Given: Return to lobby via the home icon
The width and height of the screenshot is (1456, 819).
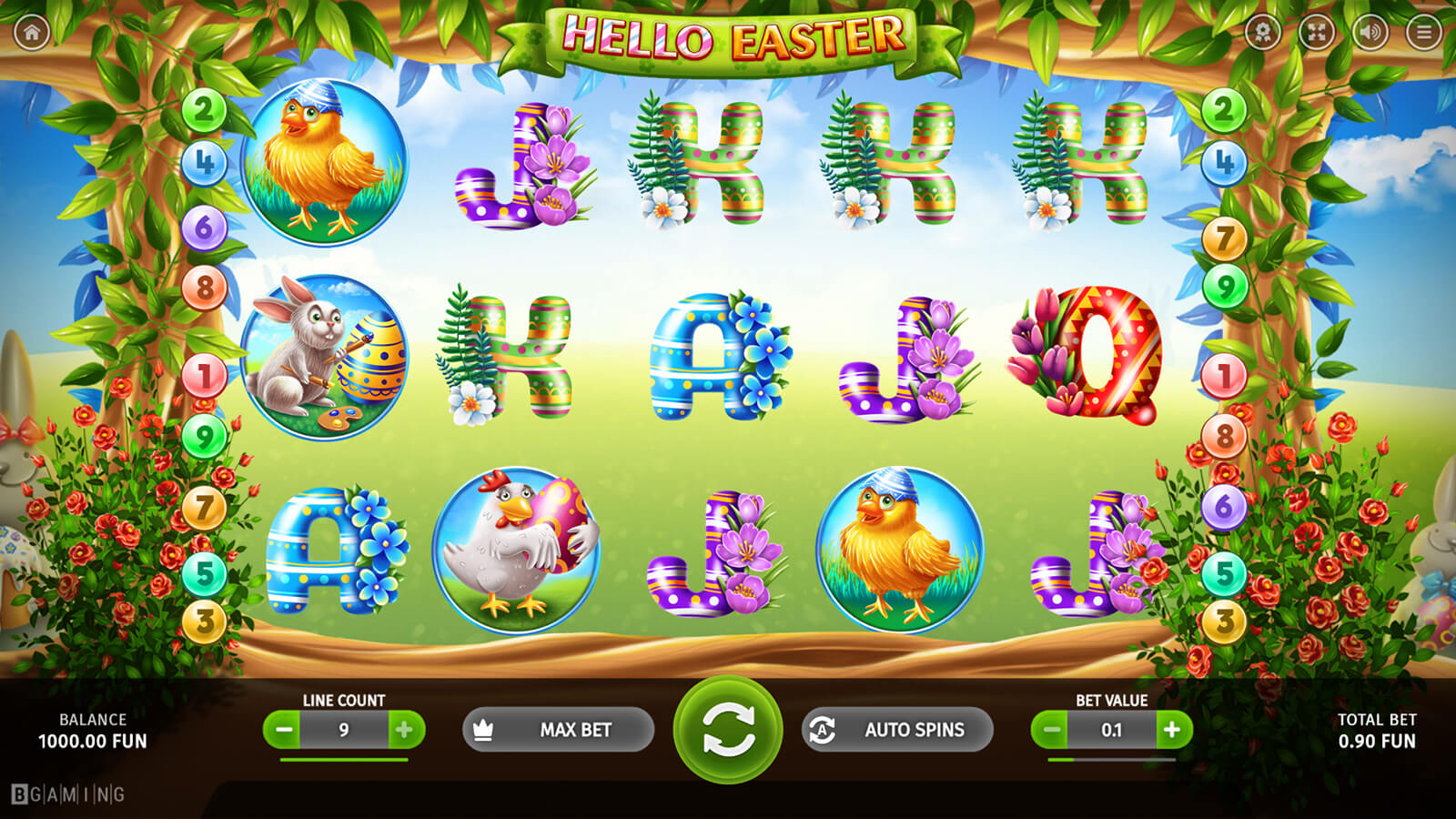Looking at the screenshot, I should pyautogui.click(x=32, y=33).
